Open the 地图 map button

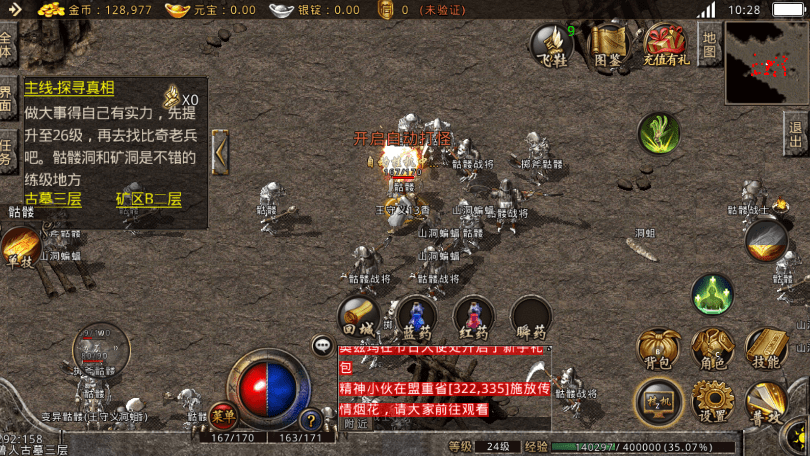[709, 46]
